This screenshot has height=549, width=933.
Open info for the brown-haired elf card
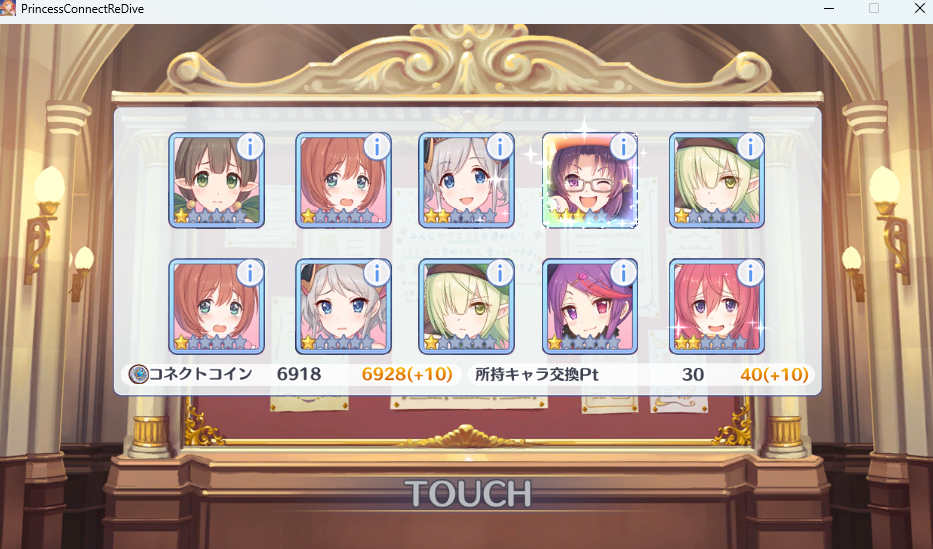250,147
